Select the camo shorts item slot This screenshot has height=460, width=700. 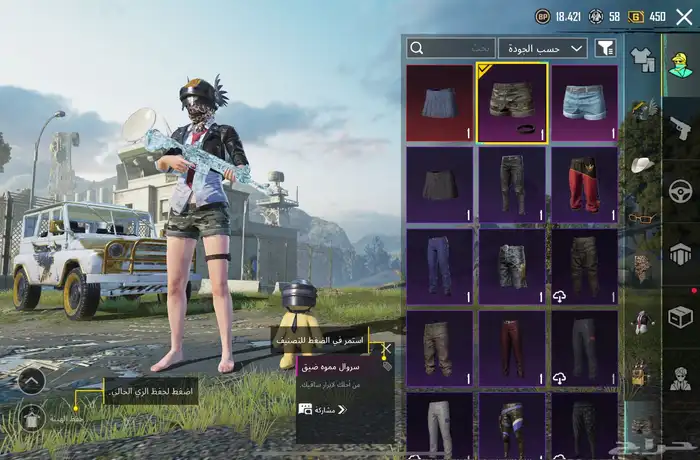[x=512, y=102]
